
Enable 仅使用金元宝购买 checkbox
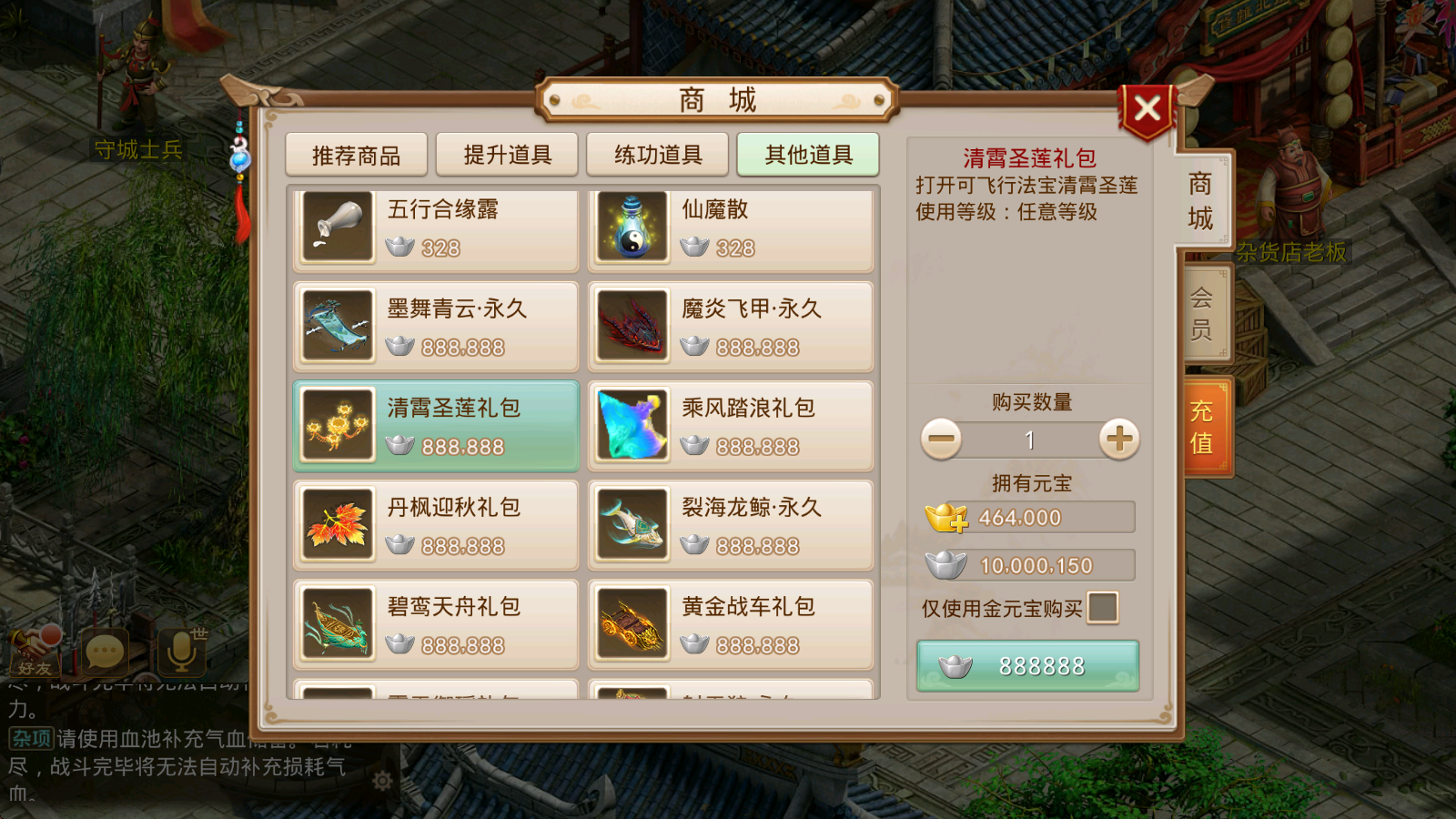(1102, 608)
